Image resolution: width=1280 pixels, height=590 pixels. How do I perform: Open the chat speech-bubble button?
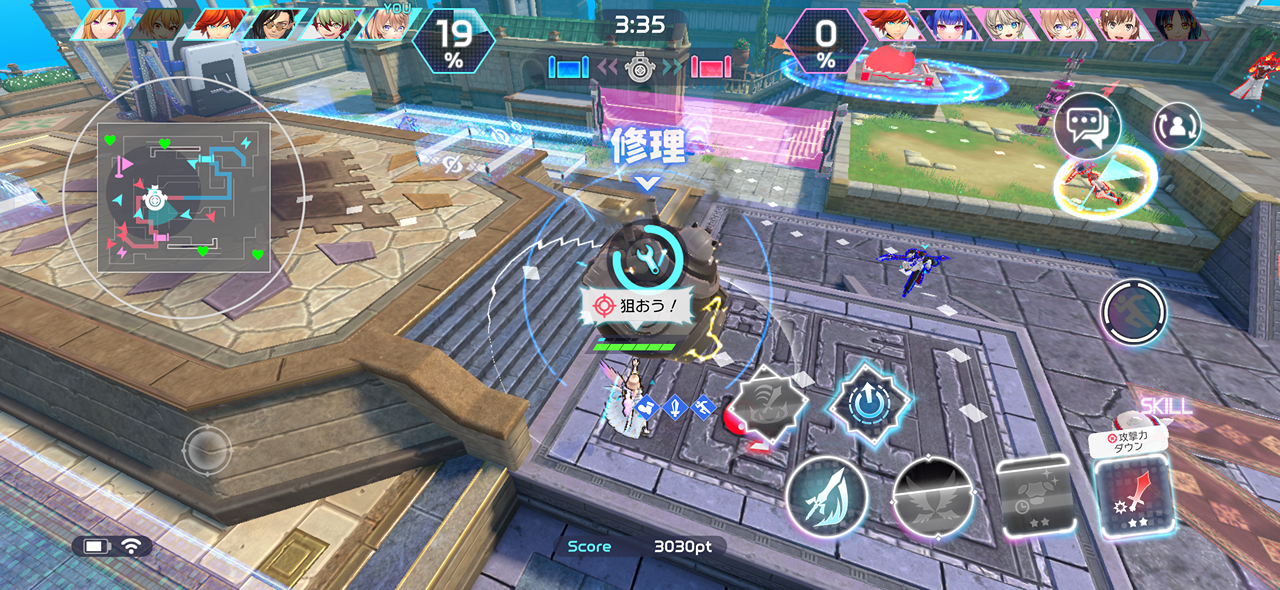coord(1087,126)
